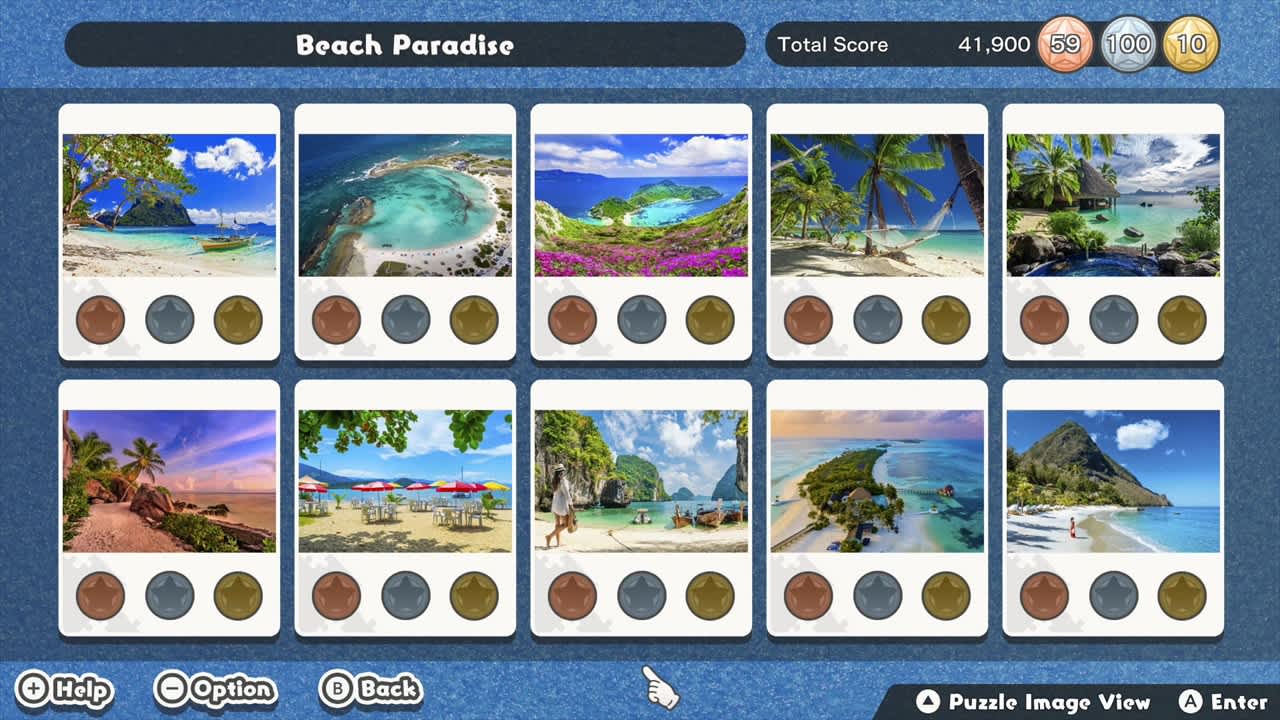Select the Beach Paradise title banner
Screen dimensions: 1280x720
(405, 44)
